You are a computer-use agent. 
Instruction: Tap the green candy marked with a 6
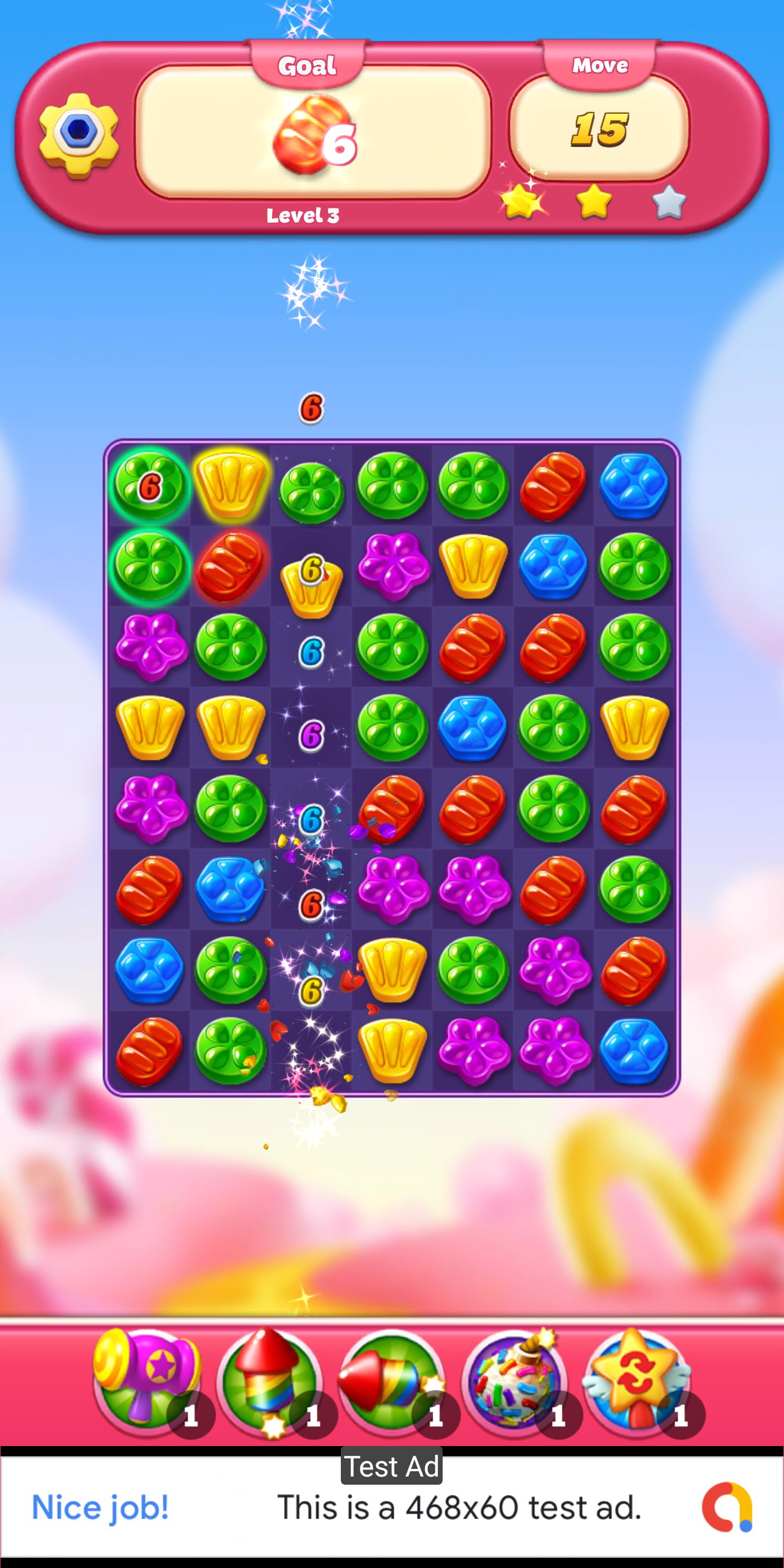[x=149, y=485]
